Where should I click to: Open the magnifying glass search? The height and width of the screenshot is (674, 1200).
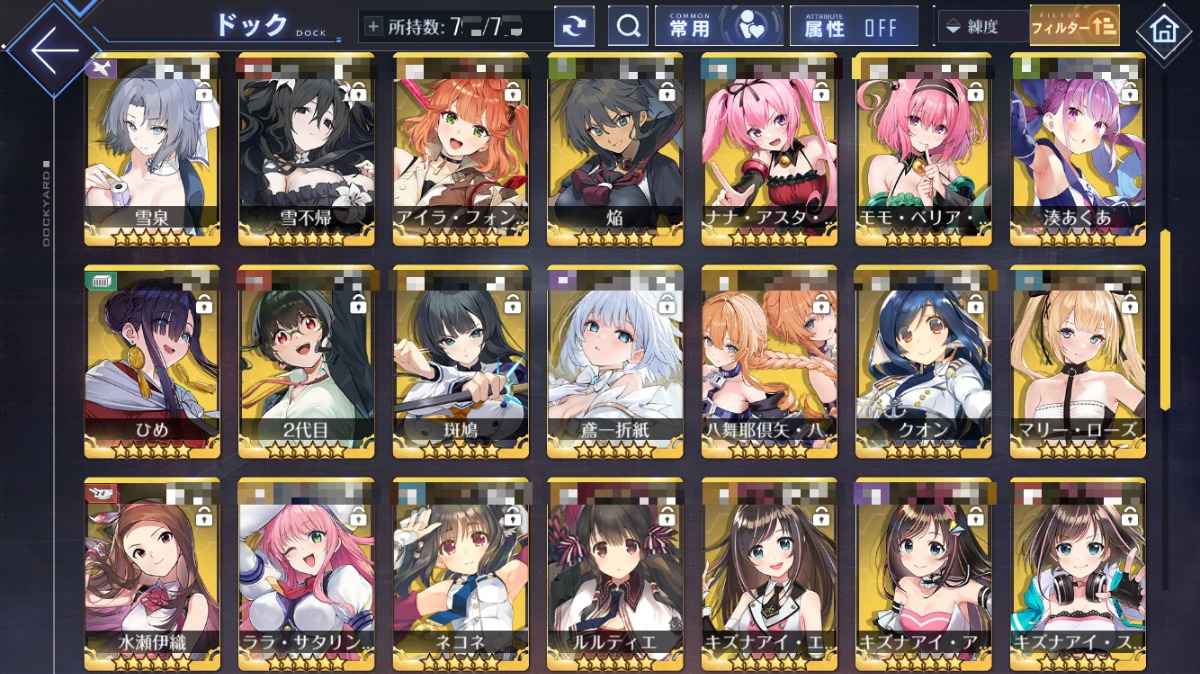628,27
